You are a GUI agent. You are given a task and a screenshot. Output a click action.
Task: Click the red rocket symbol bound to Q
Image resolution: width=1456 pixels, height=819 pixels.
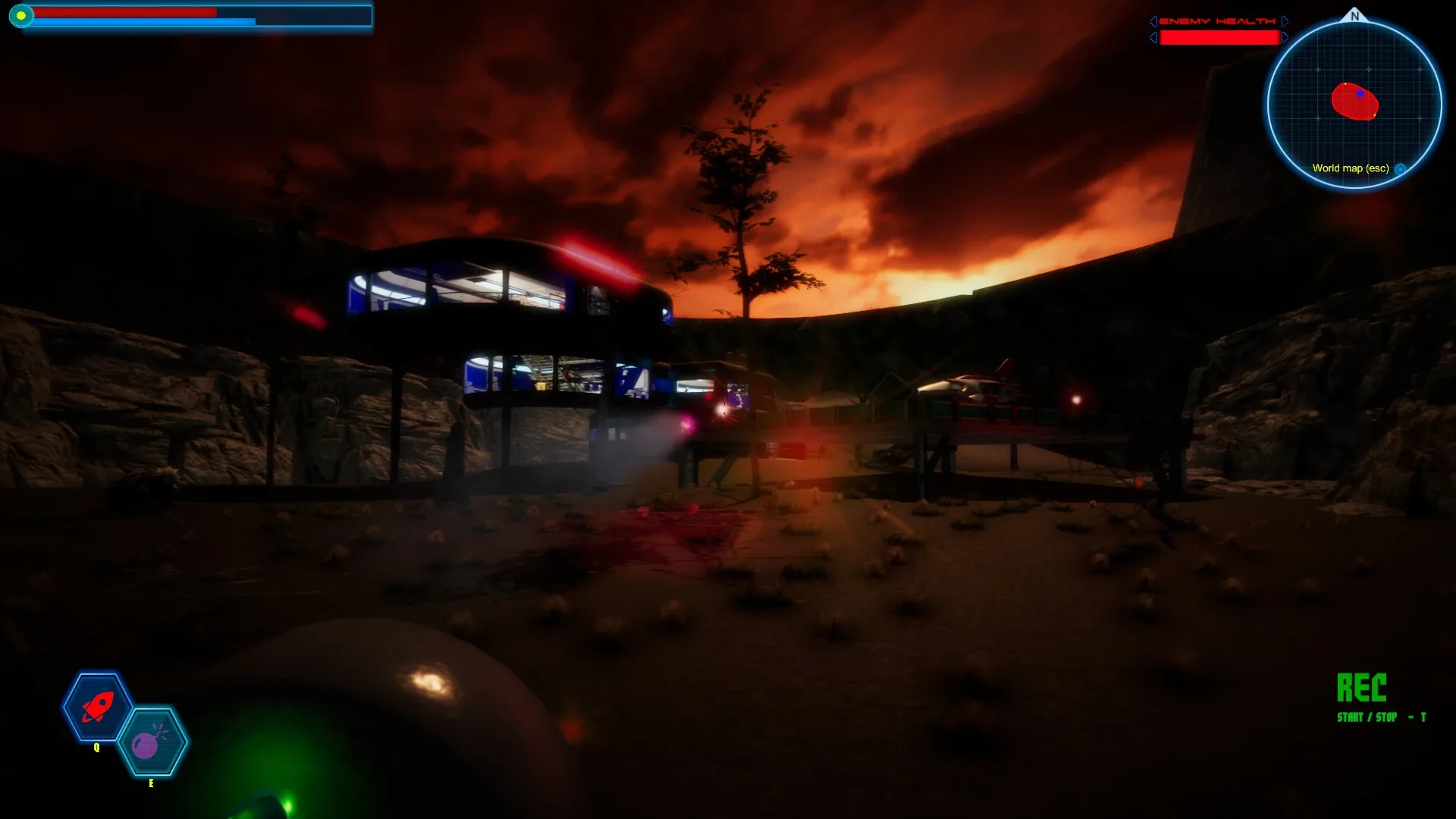tap(96, 705)
